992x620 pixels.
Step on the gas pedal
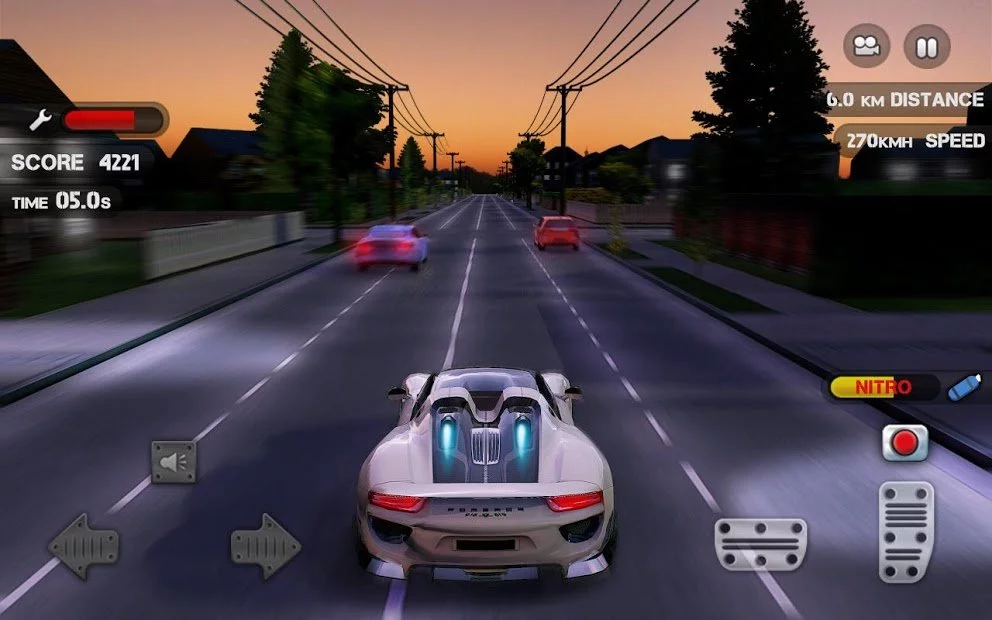point(906,531)
